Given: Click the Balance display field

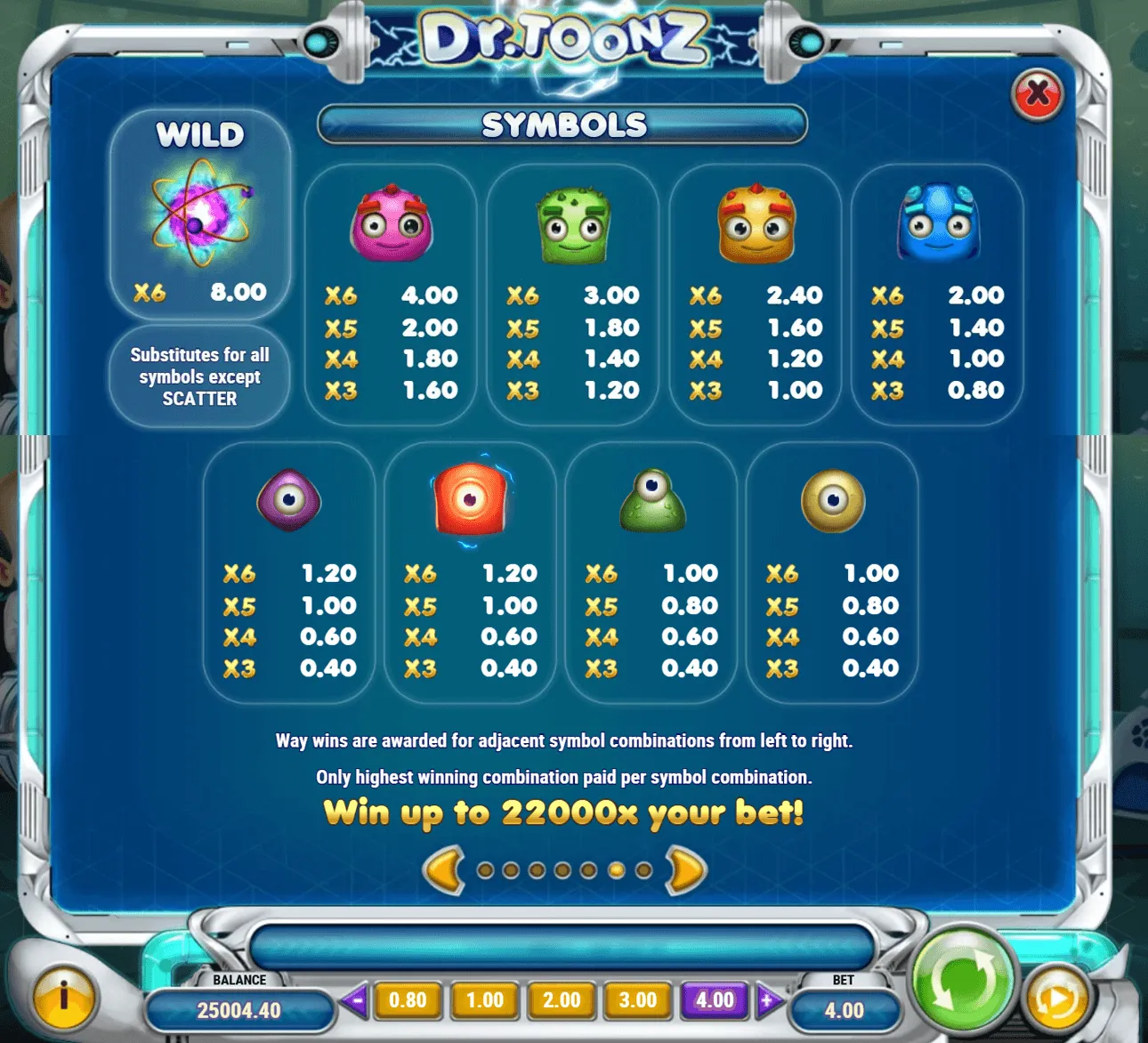Looking at the screenshot, I should coord(240,1010).
